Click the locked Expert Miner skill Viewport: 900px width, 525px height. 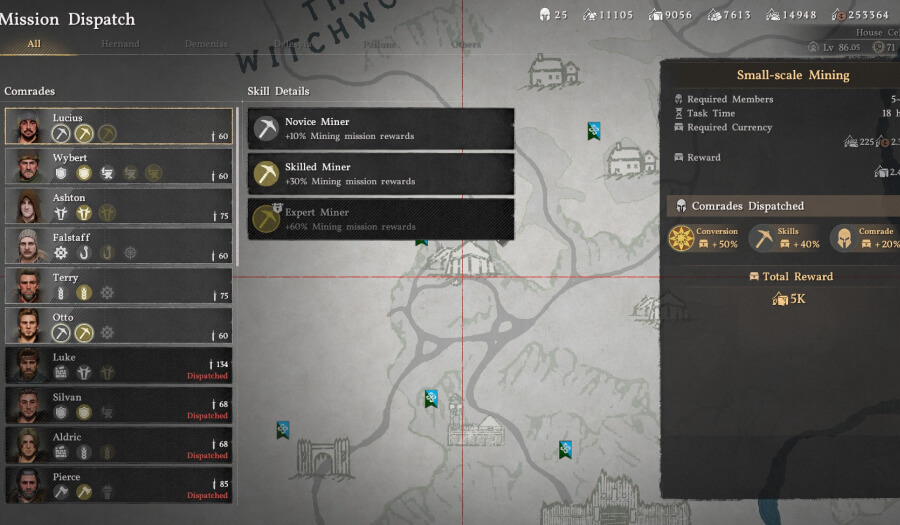(381, 219)
